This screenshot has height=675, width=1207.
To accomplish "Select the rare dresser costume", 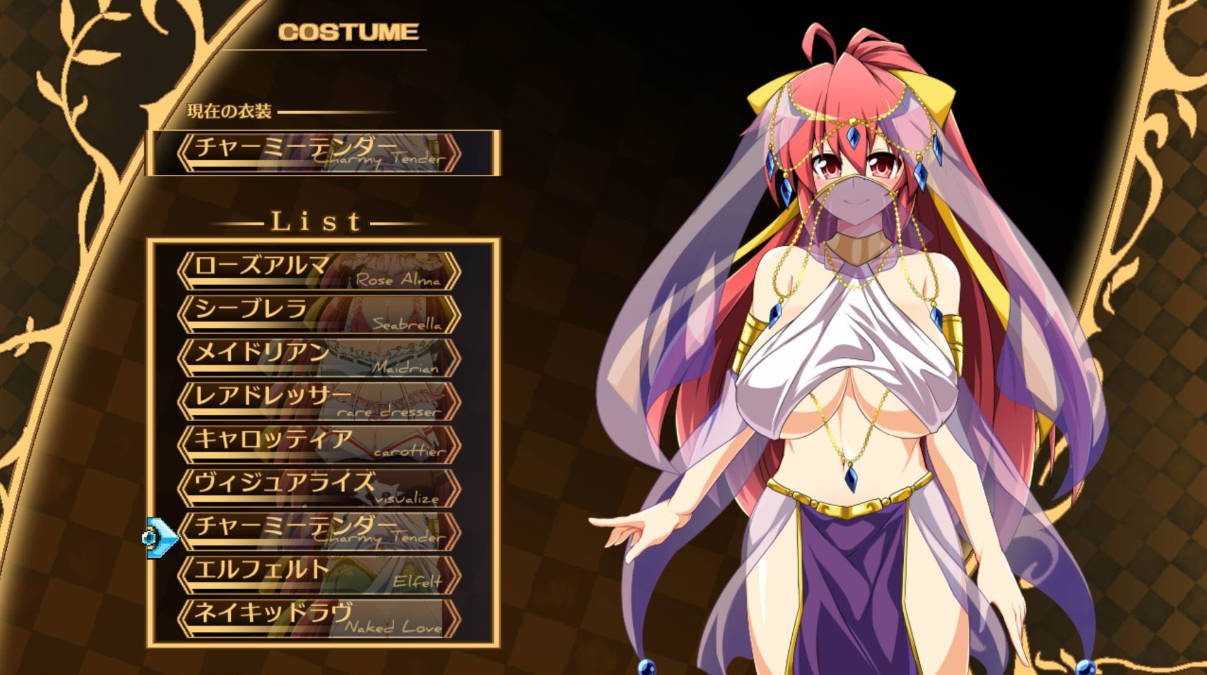I will pyautogui.click(x=319, y=400).
